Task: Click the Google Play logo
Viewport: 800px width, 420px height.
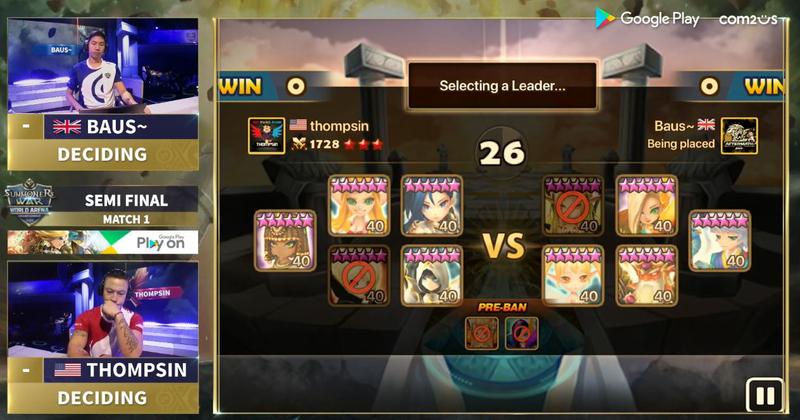Action: coord(648,18)
